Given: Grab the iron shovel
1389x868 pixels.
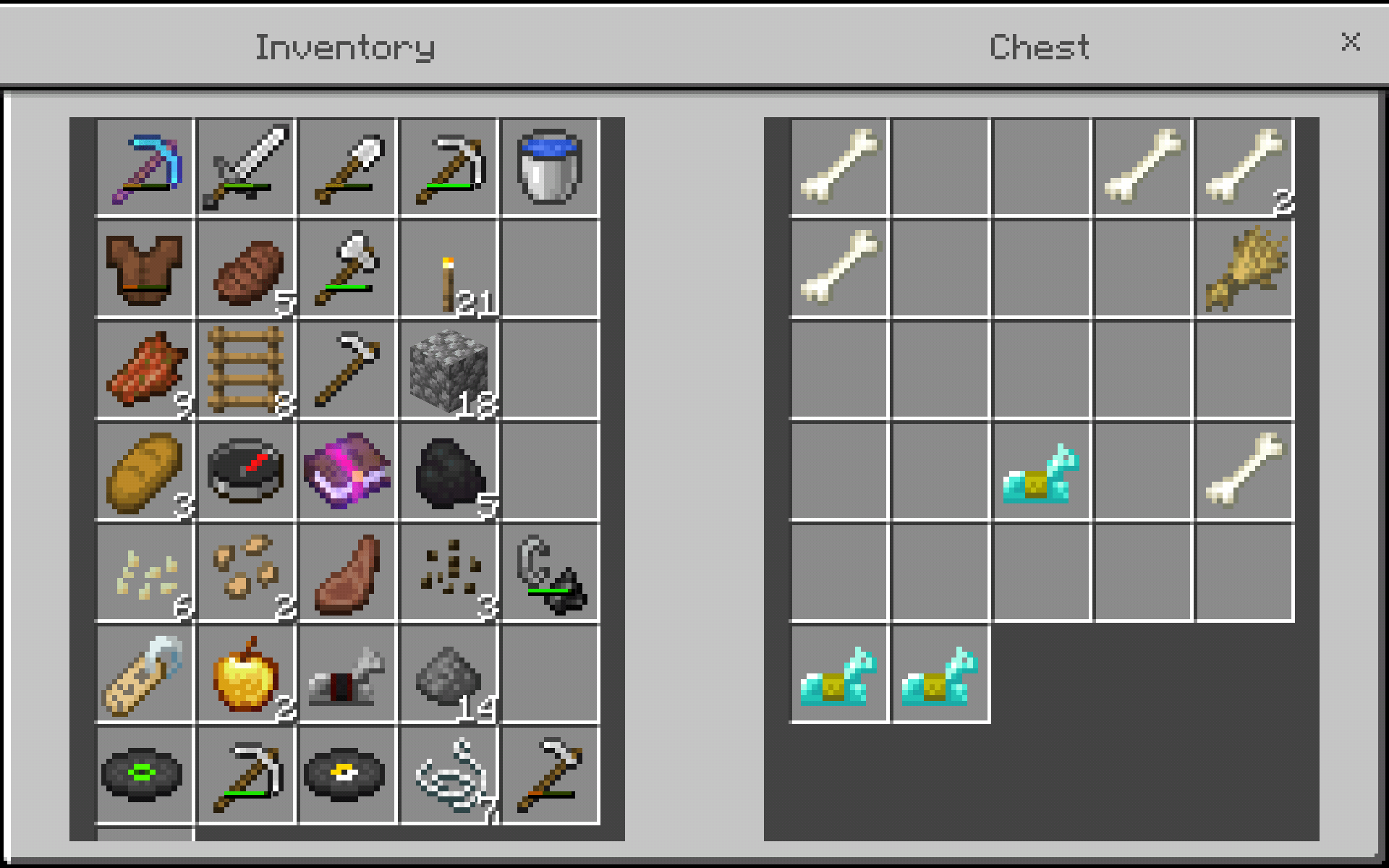Looking at the screenshot, I should click(347, 168).
